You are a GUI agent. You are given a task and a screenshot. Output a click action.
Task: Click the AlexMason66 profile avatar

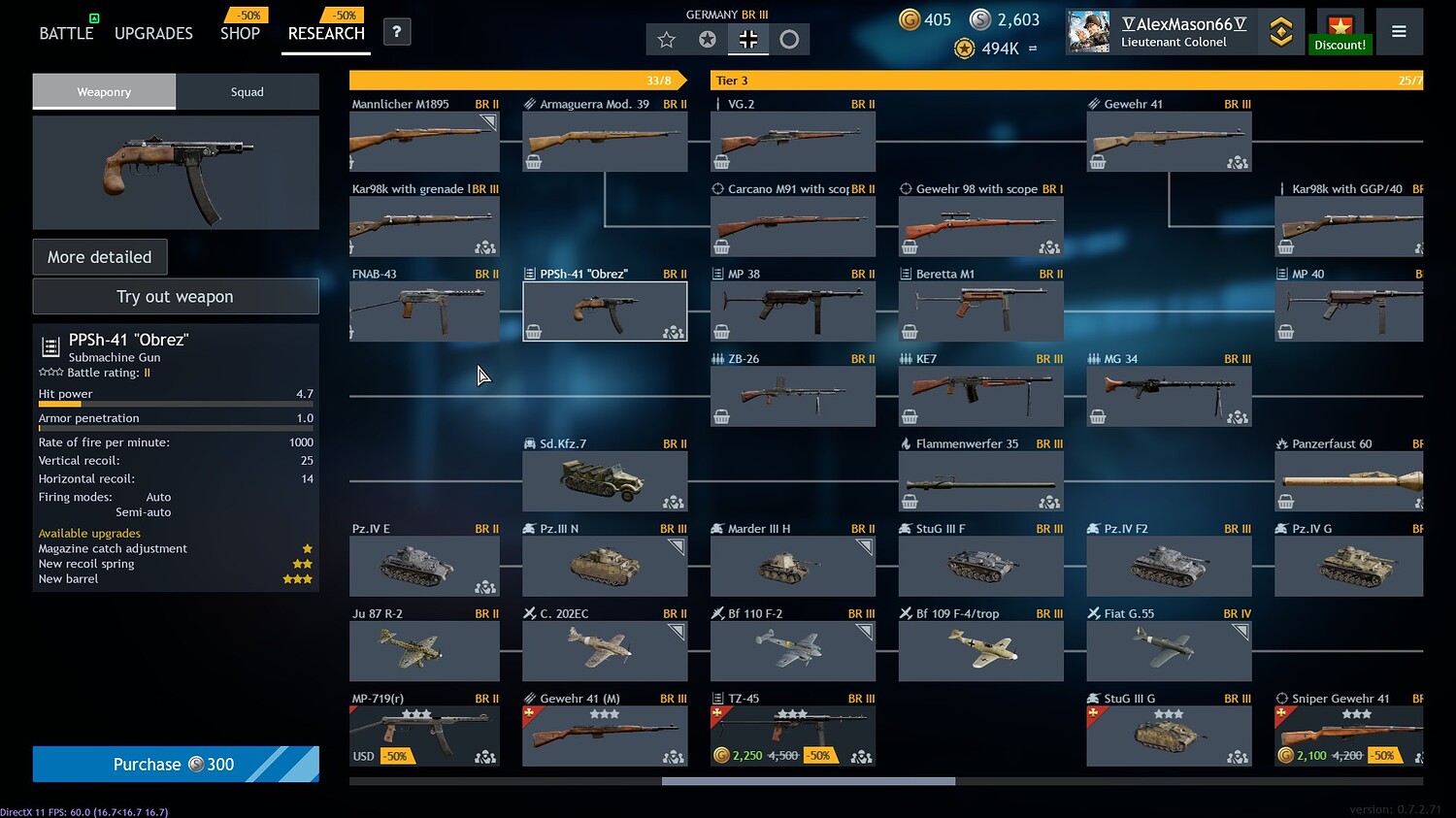coord(1089,30)
